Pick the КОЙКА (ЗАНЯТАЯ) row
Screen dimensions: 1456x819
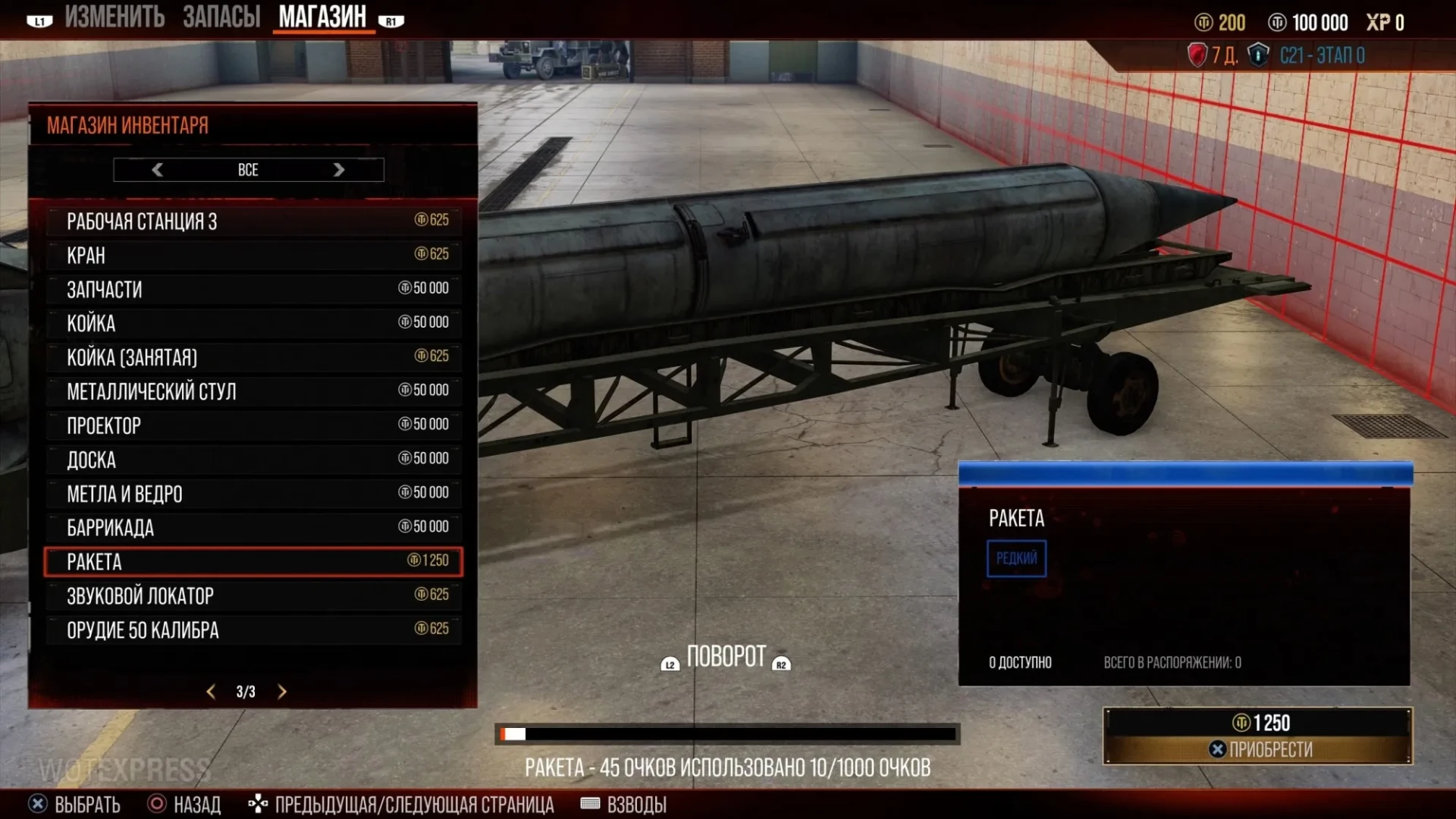(253, 357)
